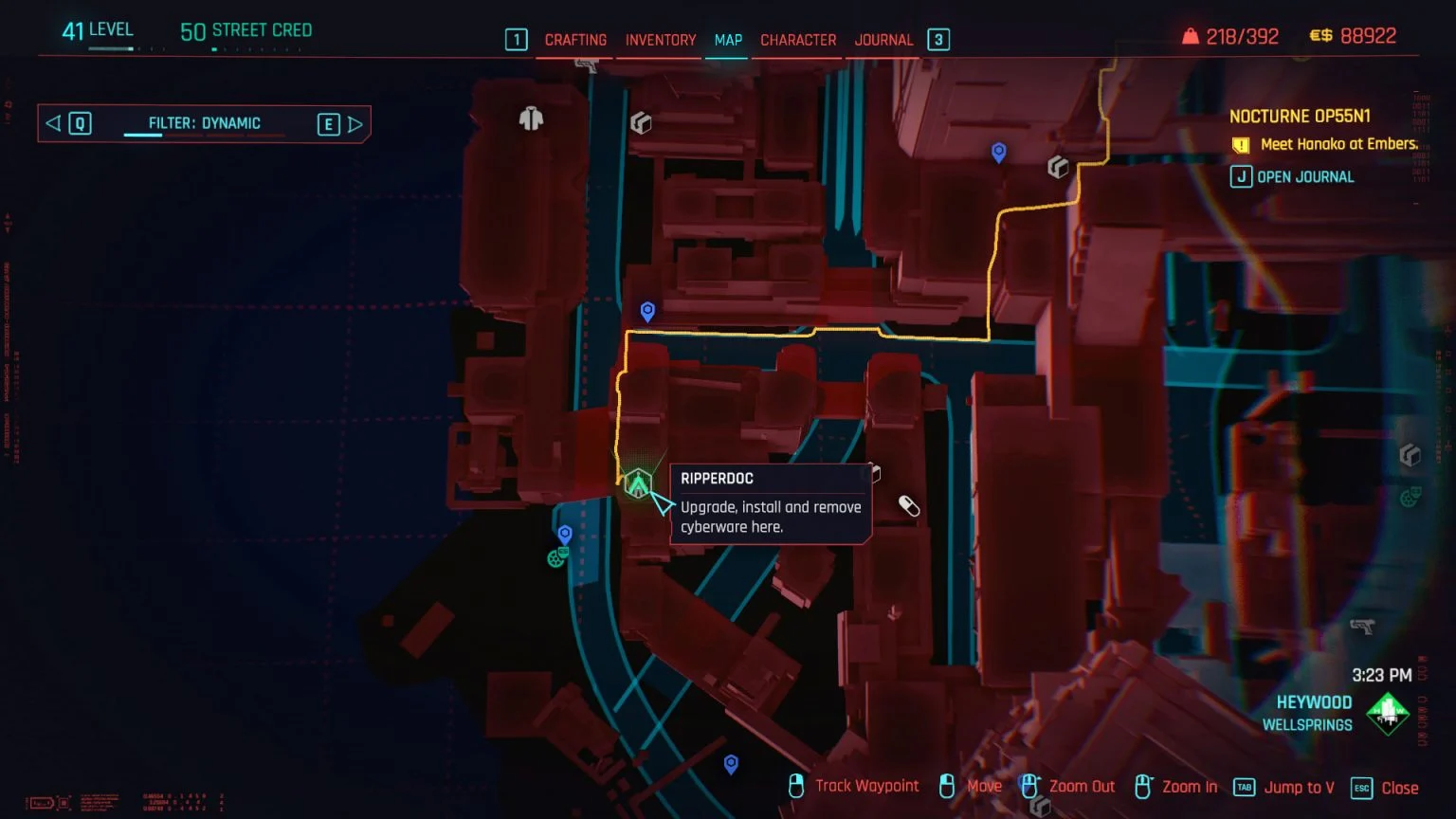Click Jump to V in the bottom bar
The image size is (1456, 819).
point(1299,787)
